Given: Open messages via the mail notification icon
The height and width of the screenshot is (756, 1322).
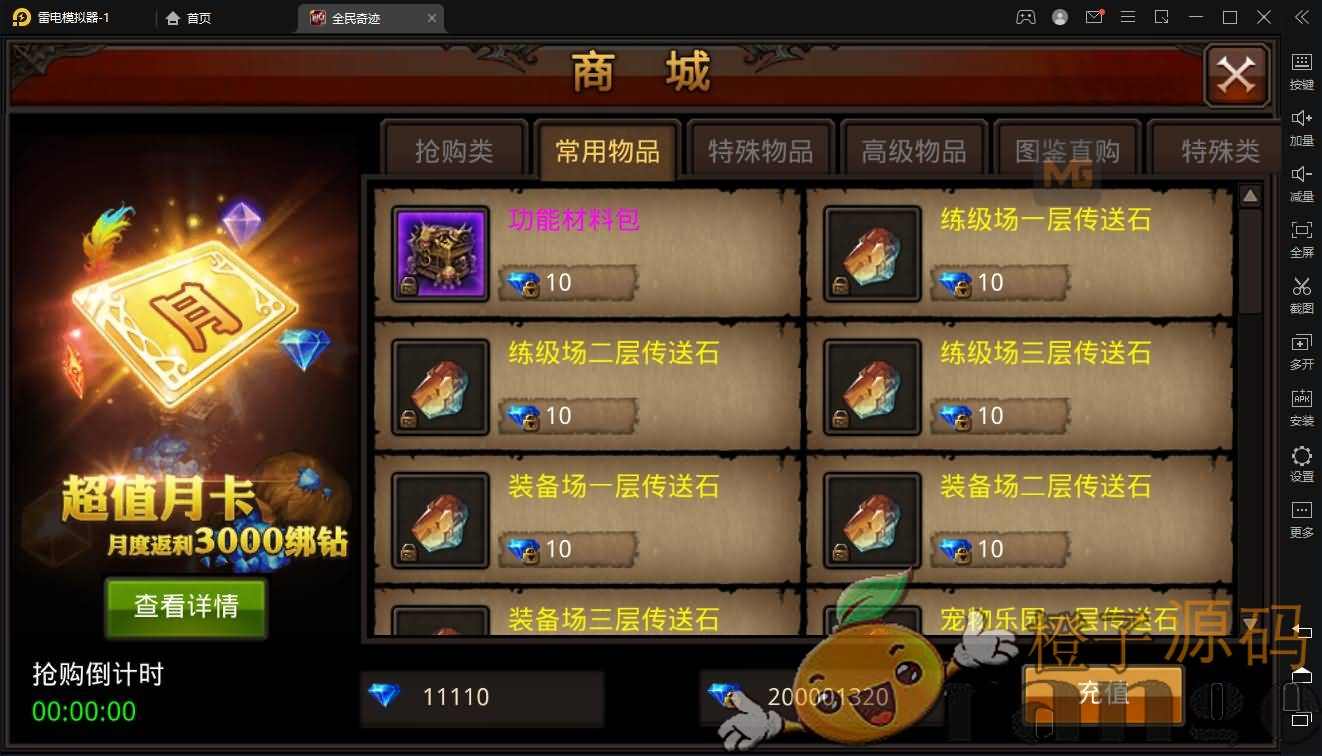Looking at the screenshot, I should [x=1093, y=17].
